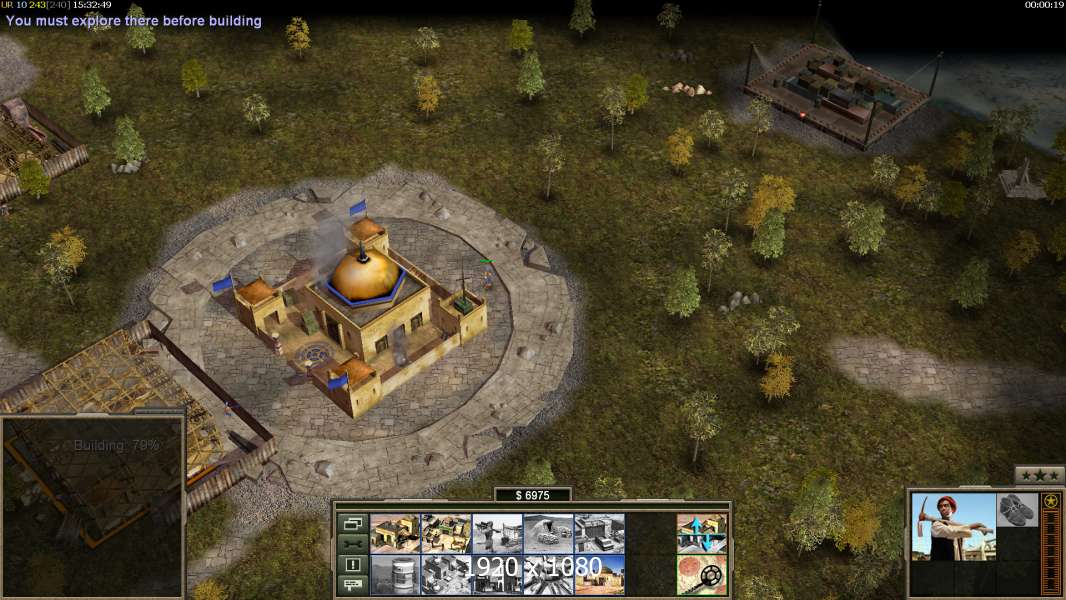Choose the worker shoes upgrade icon
Screen dimensions: 1066x600
click(1018, 510)
